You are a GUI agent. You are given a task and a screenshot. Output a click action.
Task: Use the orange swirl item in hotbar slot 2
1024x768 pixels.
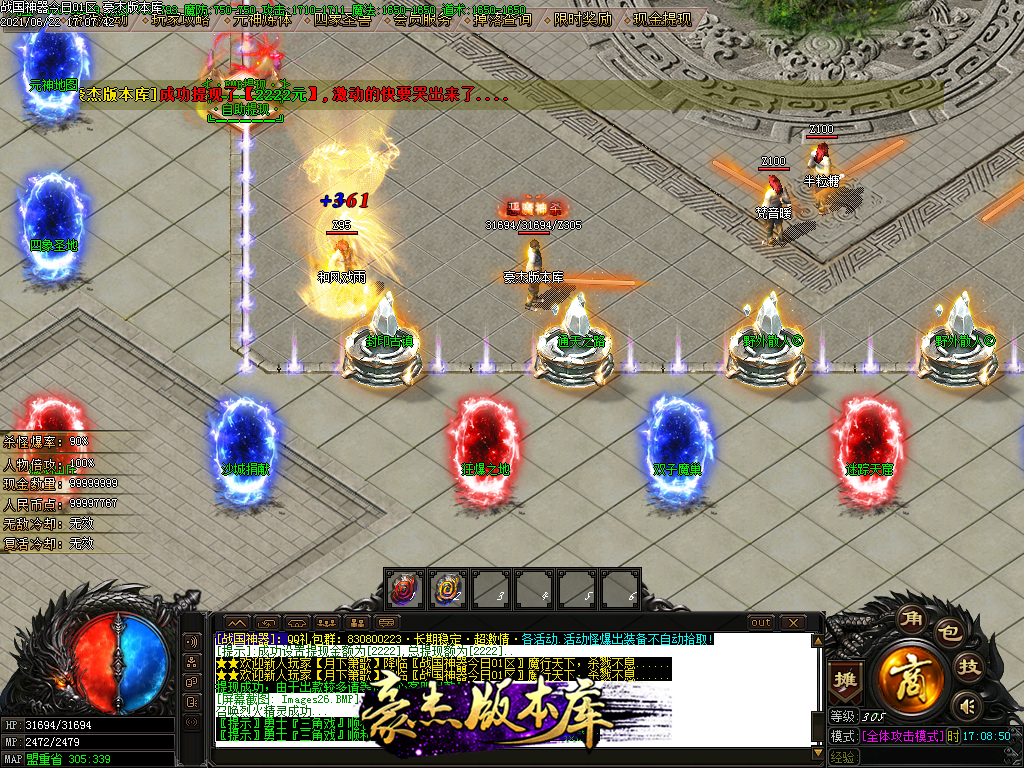[448, 590]
